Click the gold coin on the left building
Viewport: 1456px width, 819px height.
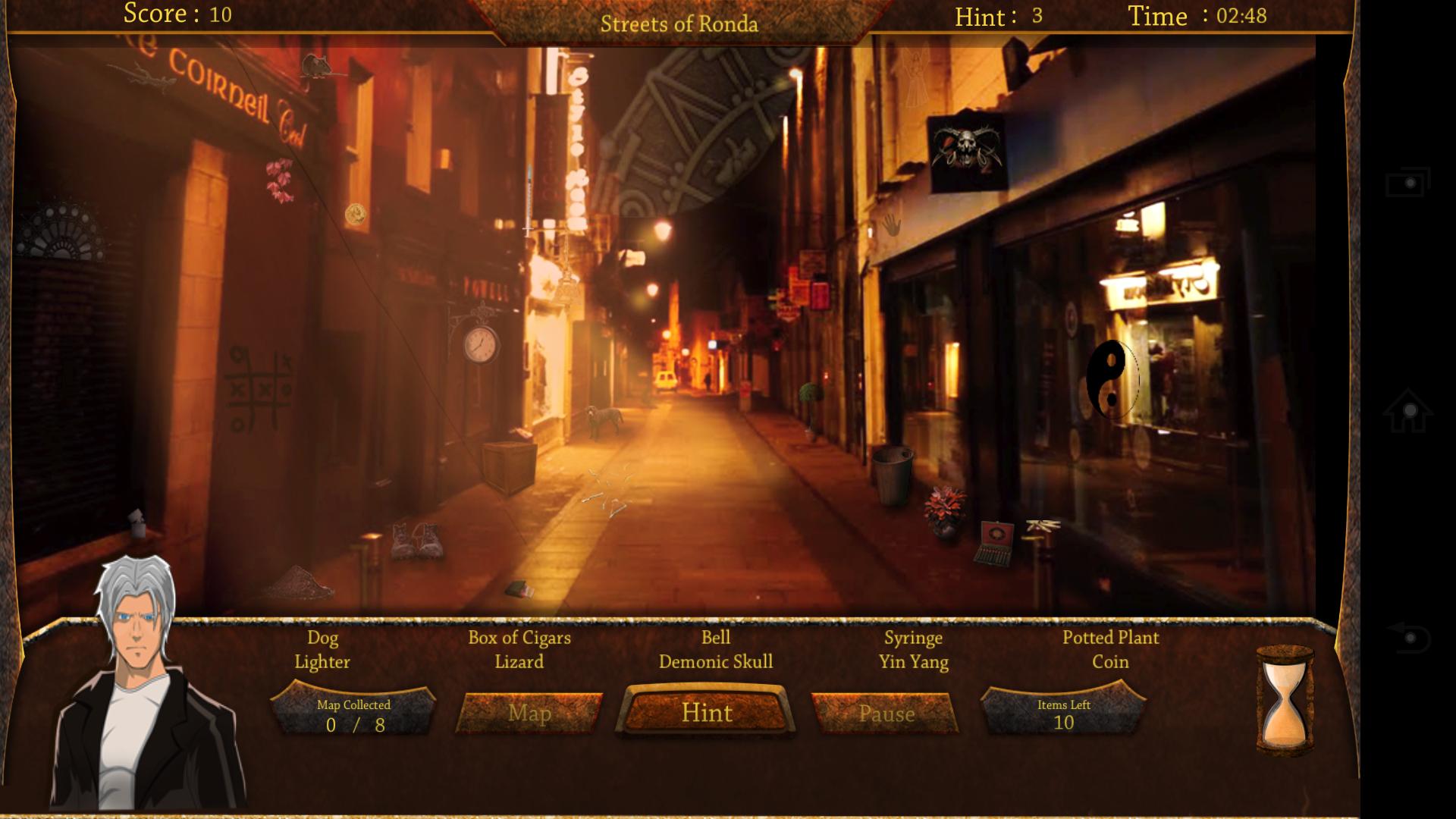click(x=355, y=212)
